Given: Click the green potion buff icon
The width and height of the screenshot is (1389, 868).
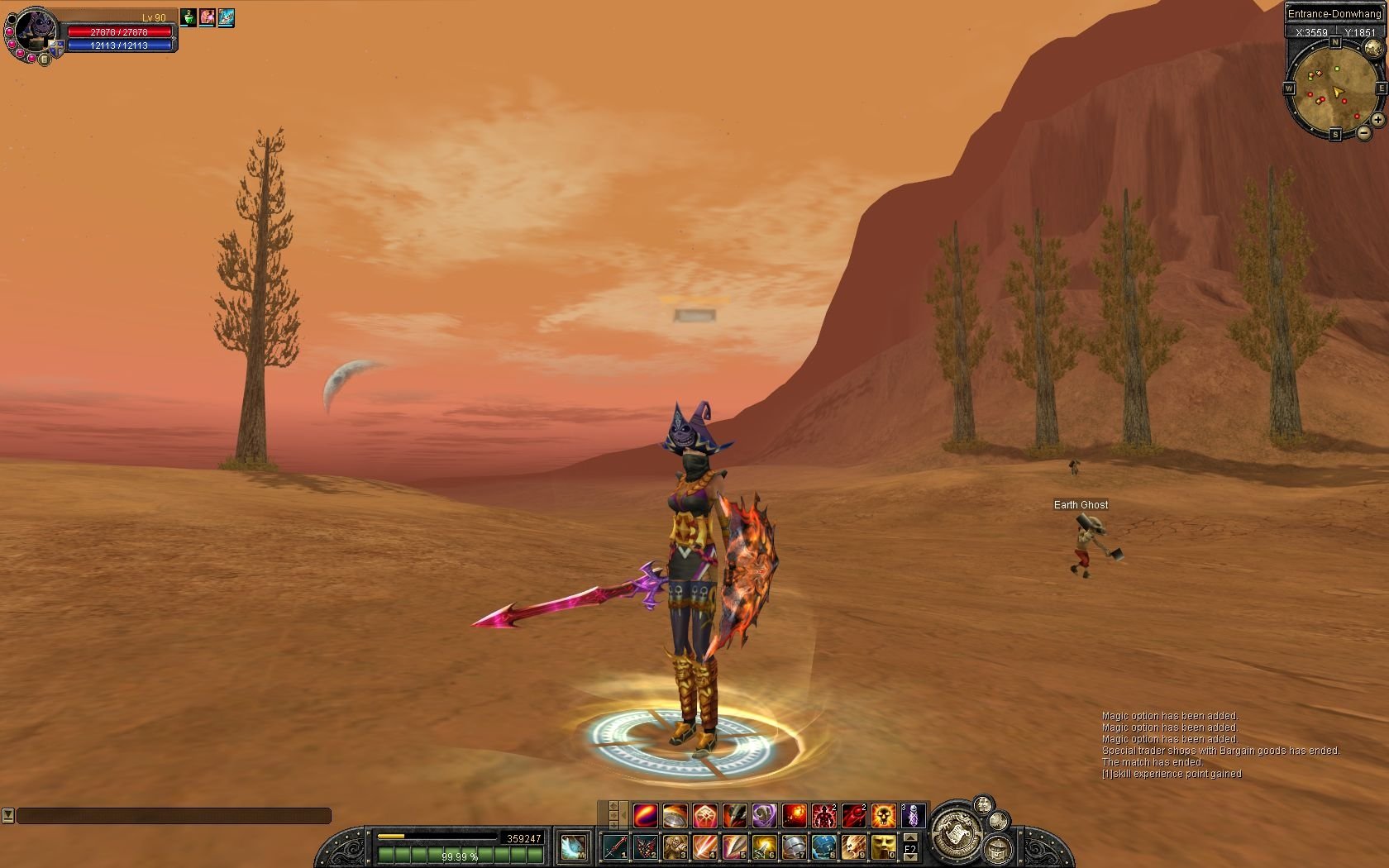Looking at the screenshot, I should 189,17.
